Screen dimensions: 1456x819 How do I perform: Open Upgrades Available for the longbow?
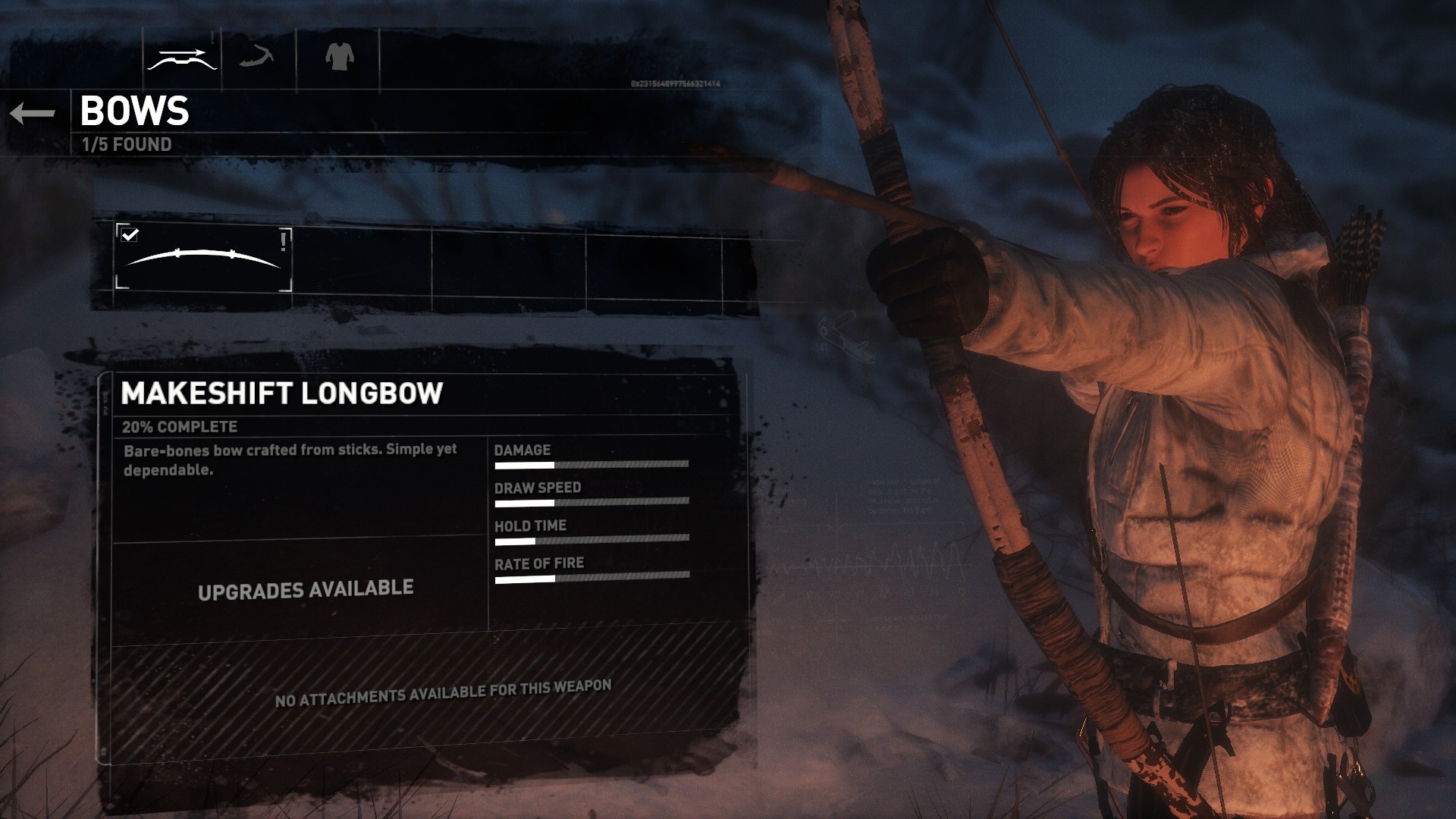pyautogui.click(x=306, y=590)
